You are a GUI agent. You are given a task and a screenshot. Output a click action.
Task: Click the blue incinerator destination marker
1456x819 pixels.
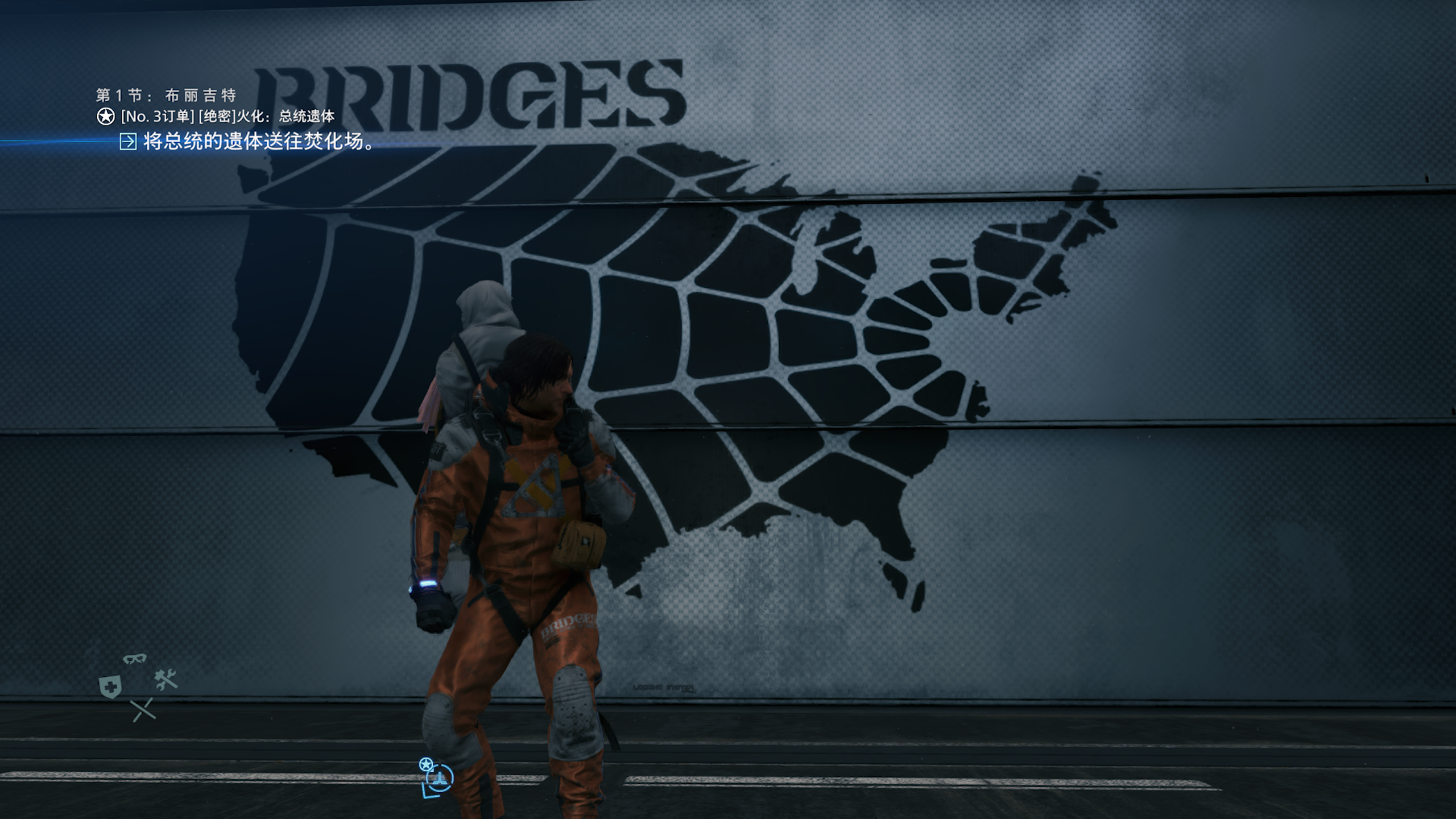coord(438,778)
